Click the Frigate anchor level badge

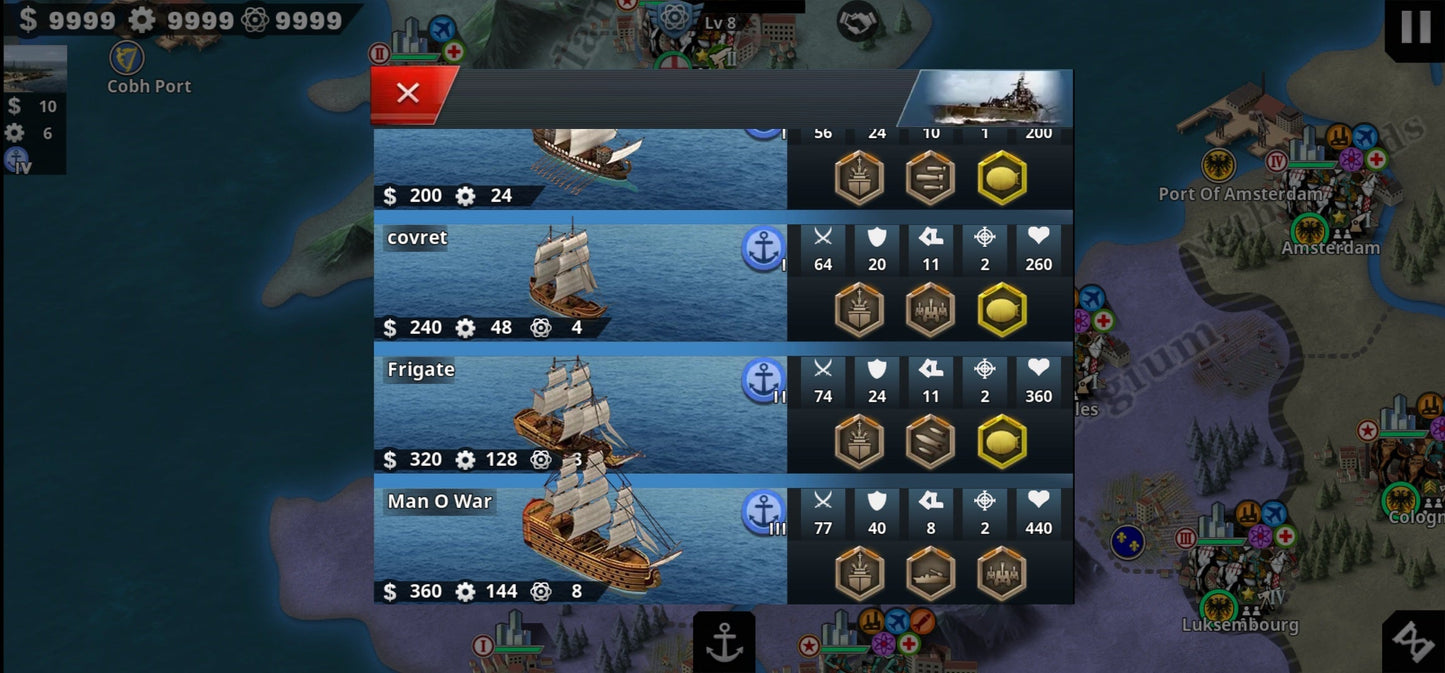(x=763, y=380)
